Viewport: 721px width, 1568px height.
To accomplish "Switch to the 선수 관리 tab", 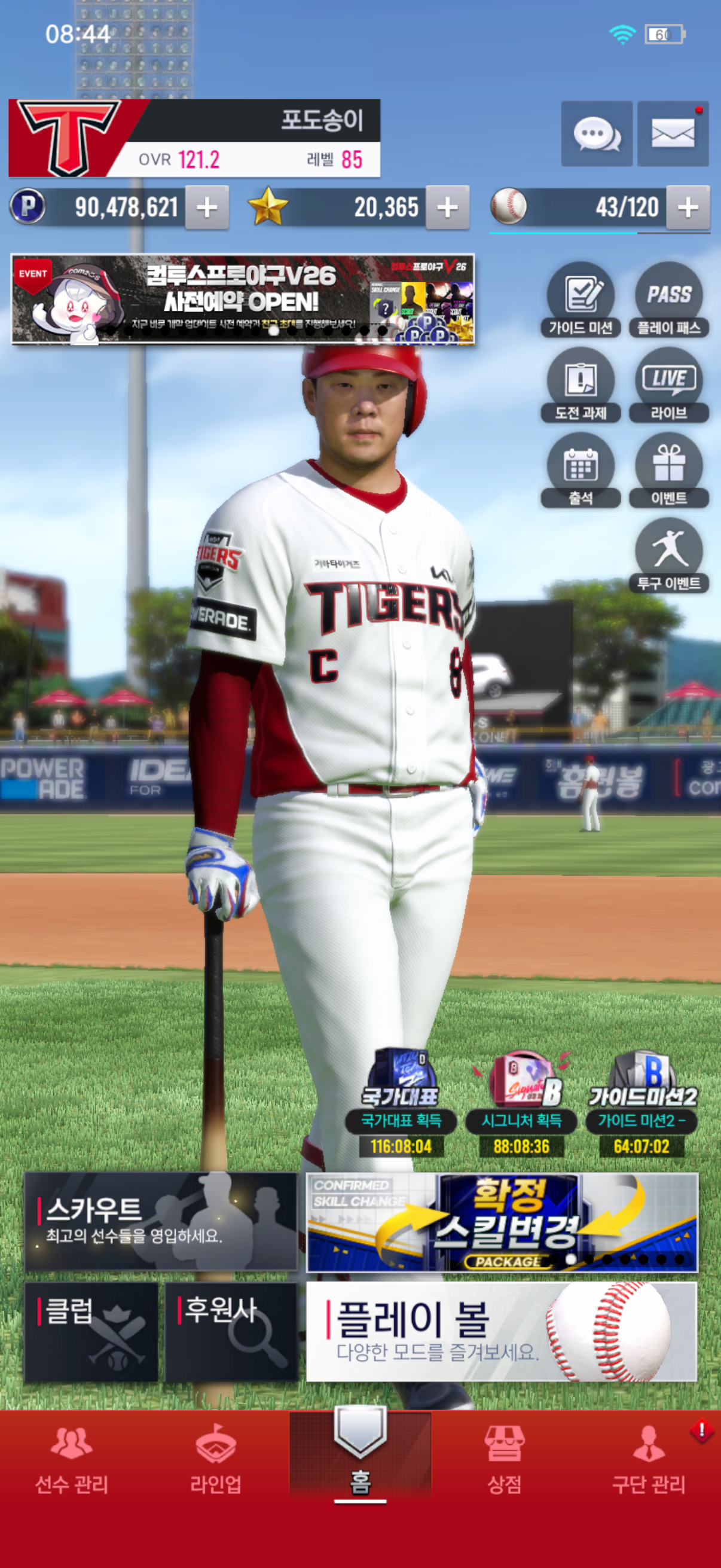I will [x=72, y=1460].
